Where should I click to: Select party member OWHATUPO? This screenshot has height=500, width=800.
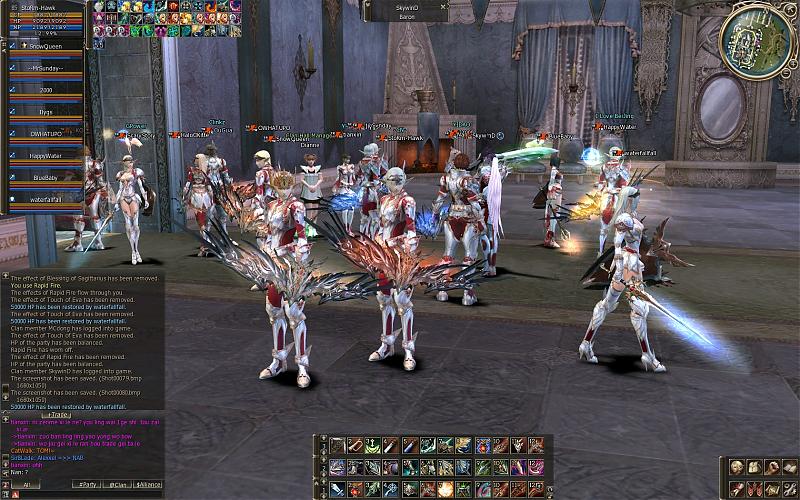(46, 133)
